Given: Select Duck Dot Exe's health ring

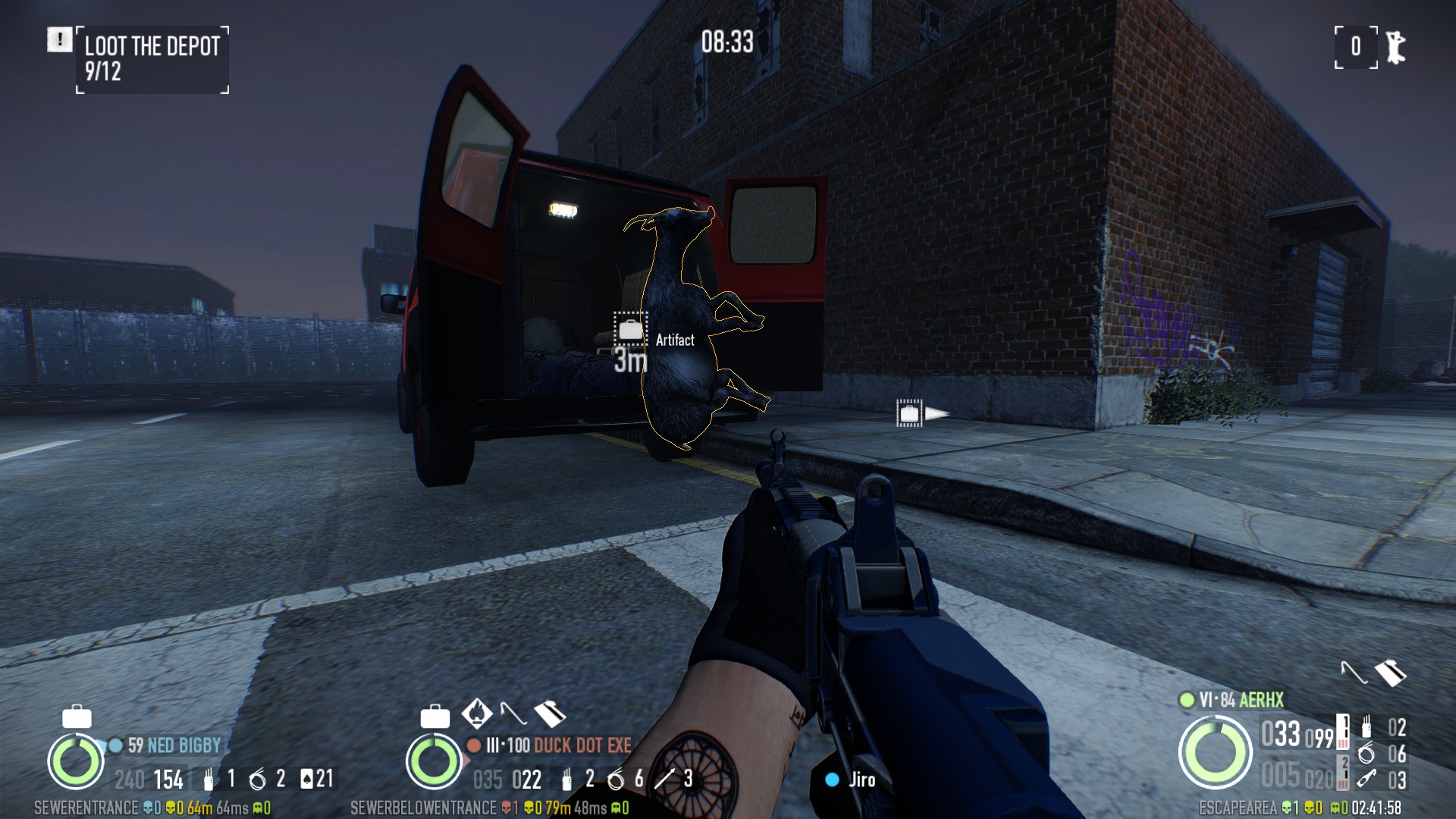Looking at the screenshot, I should (434, 761).
